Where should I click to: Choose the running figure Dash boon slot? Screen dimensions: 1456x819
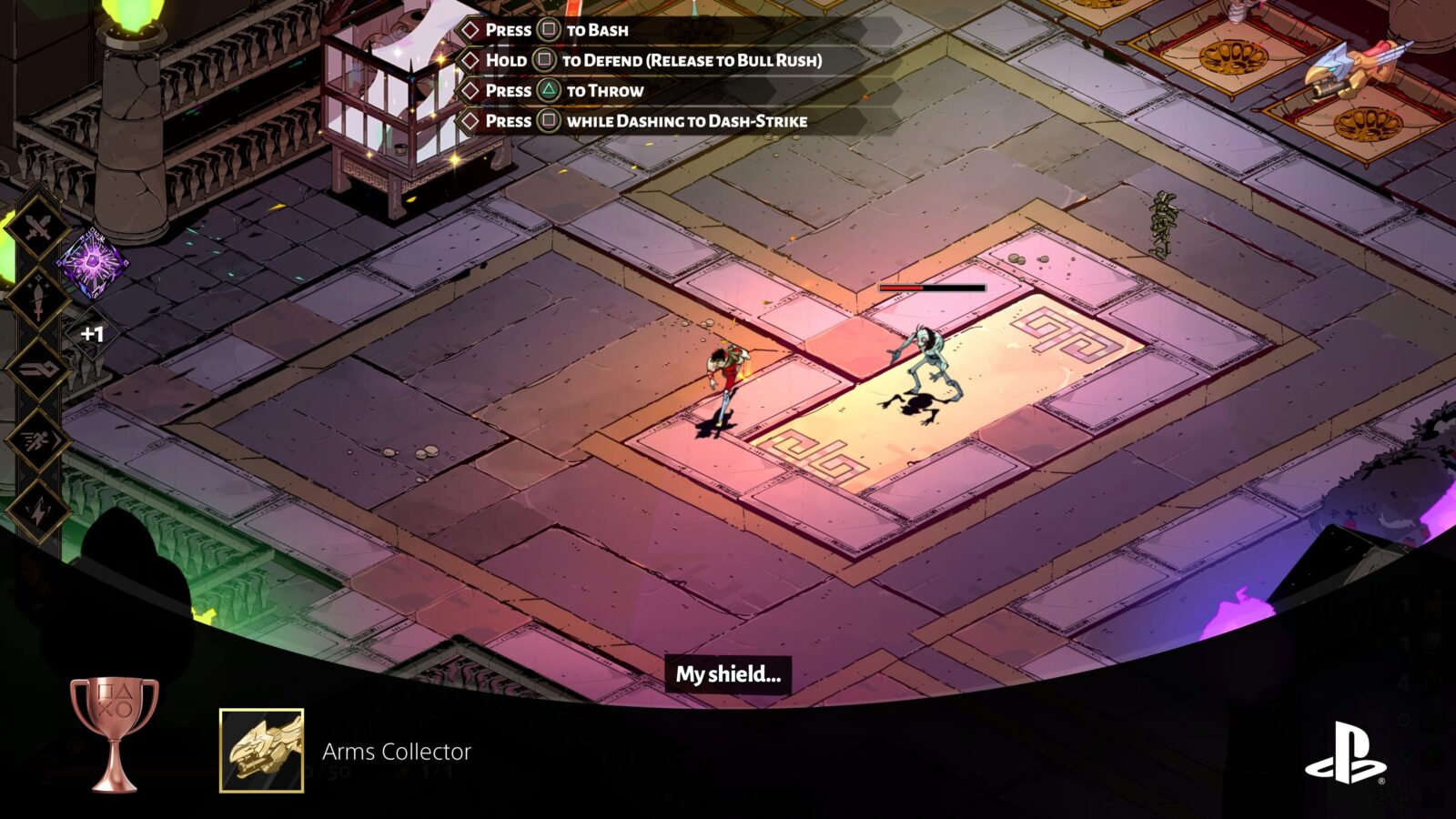click(36, 440)
